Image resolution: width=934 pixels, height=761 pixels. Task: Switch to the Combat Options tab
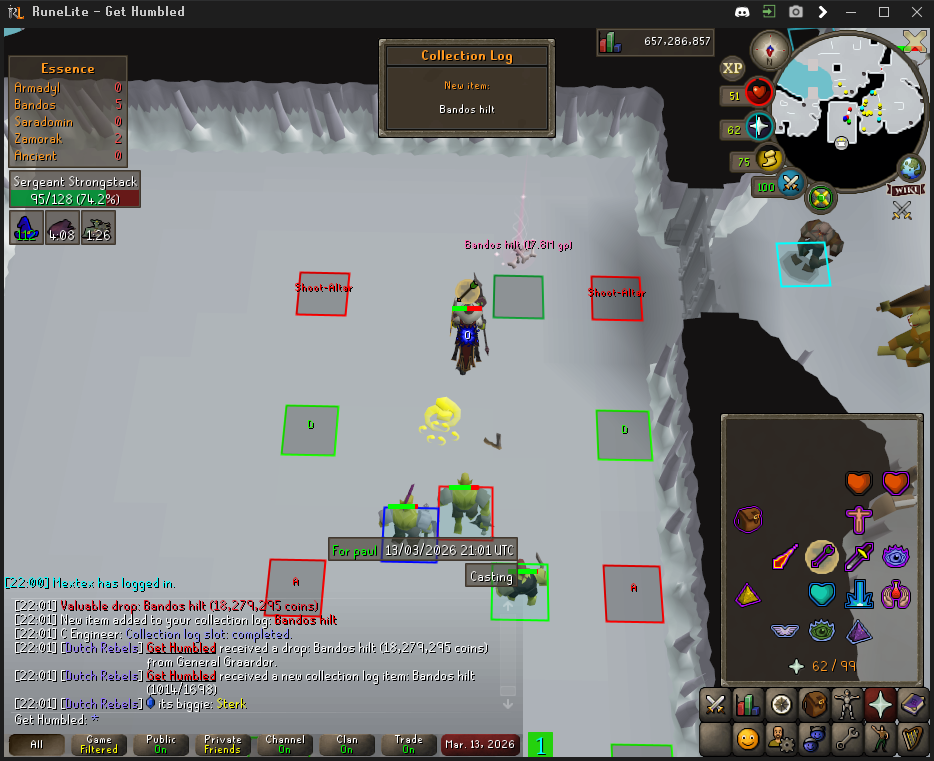click(714, 703)
